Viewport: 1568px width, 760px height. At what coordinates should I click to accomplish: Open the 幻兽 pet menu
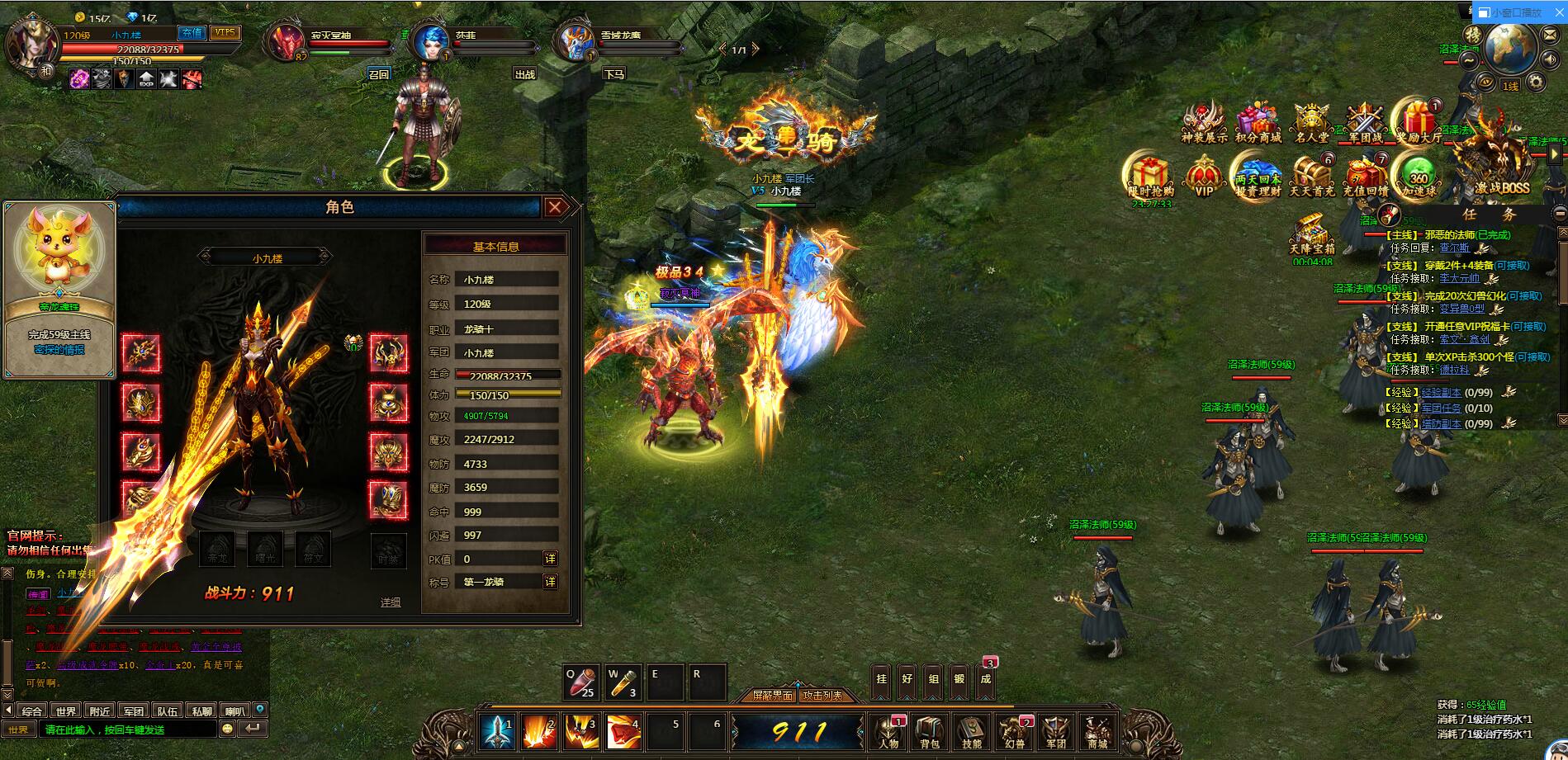point(1013,731)
